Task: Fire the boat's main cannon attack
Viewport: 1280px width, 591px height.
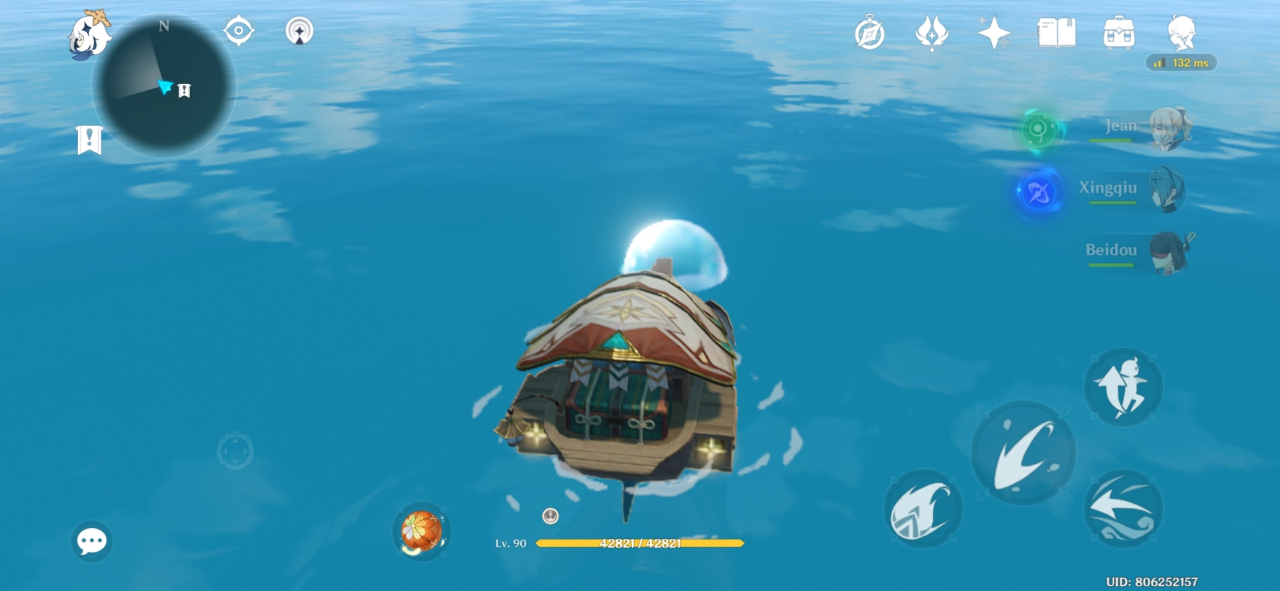Action: coord(1023,453)
